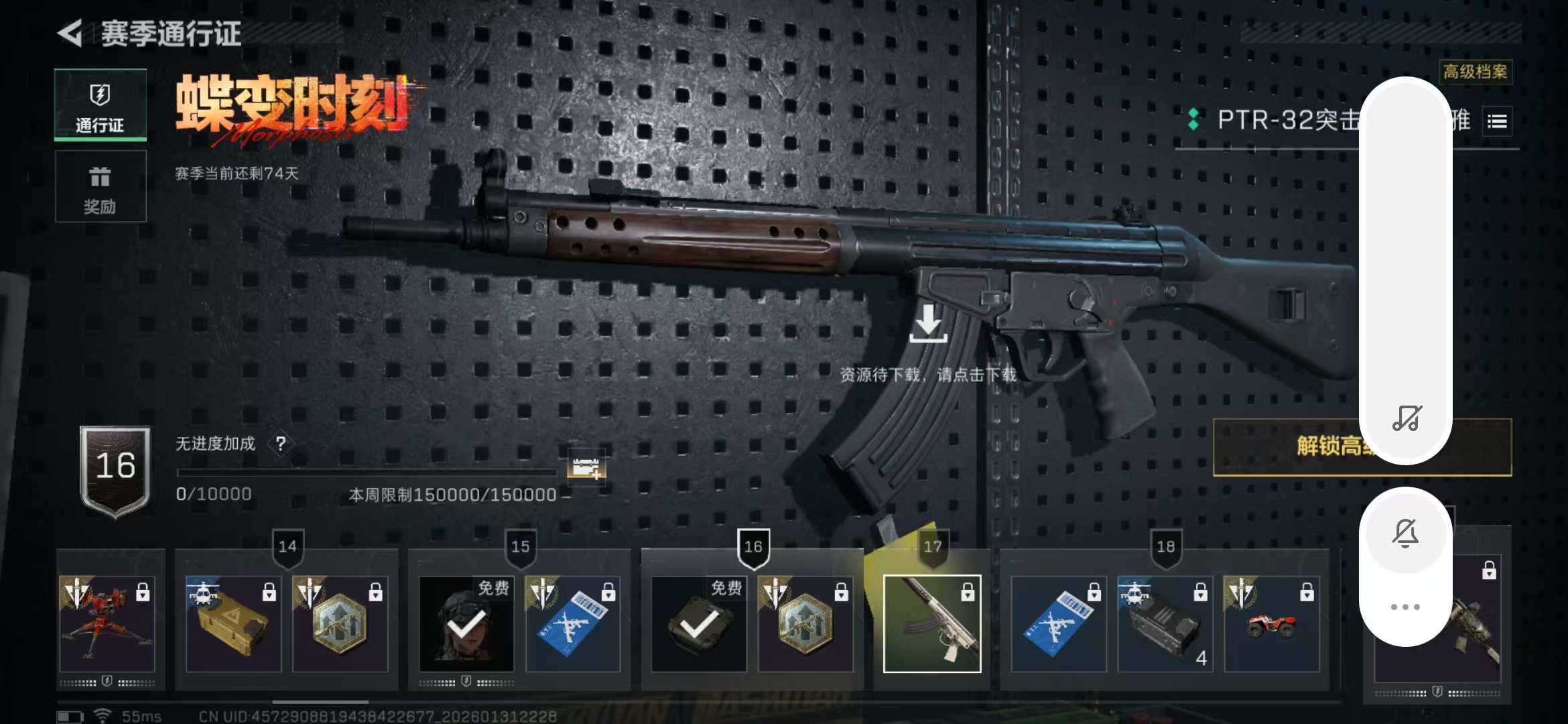1568x724 pixels.
Task: Select the black ammo case reward
Action: (1165, 623)
